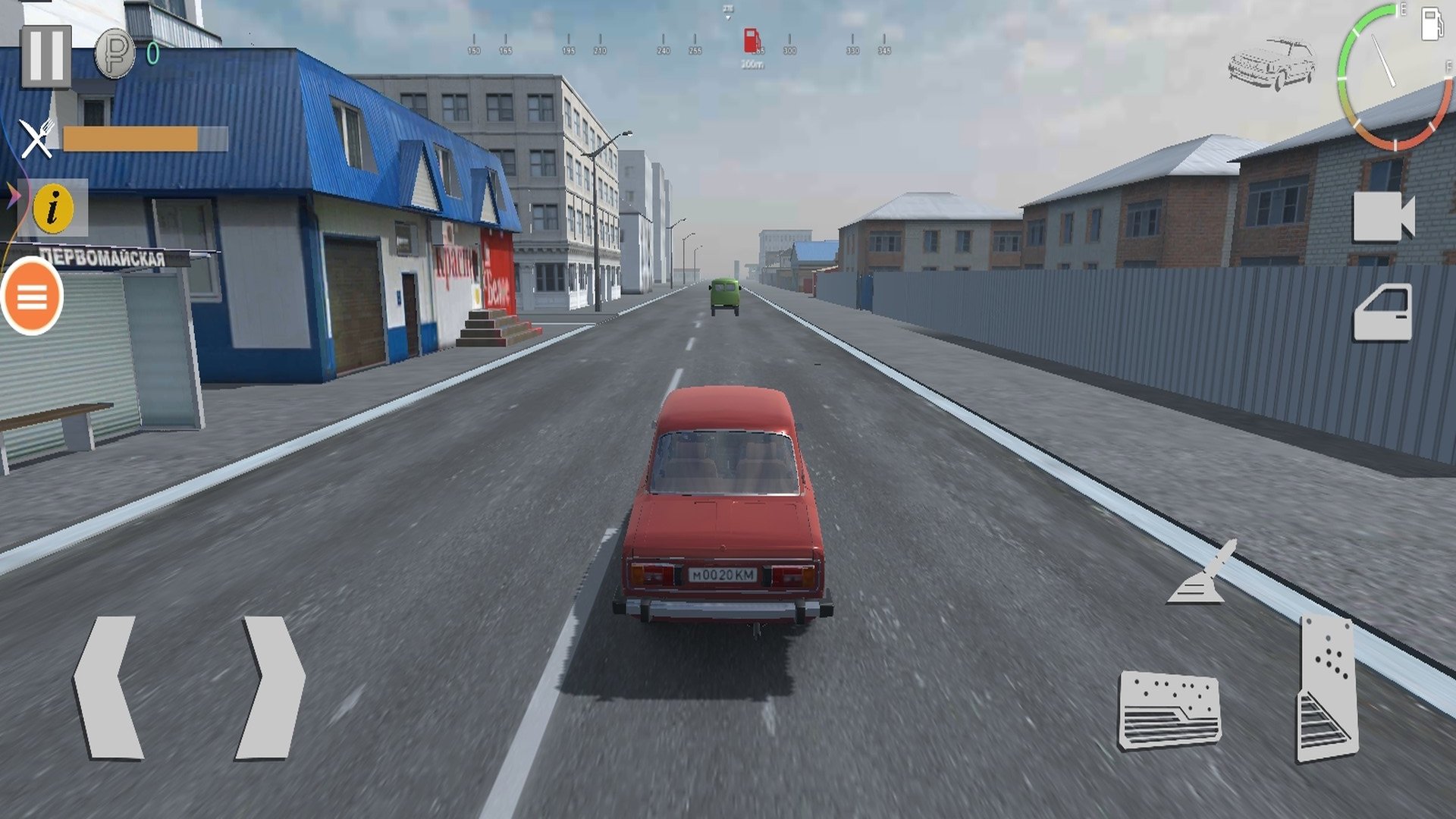1456x819 pixels.
Task: Push the gas accelerator pedal
Action: 1326,689
